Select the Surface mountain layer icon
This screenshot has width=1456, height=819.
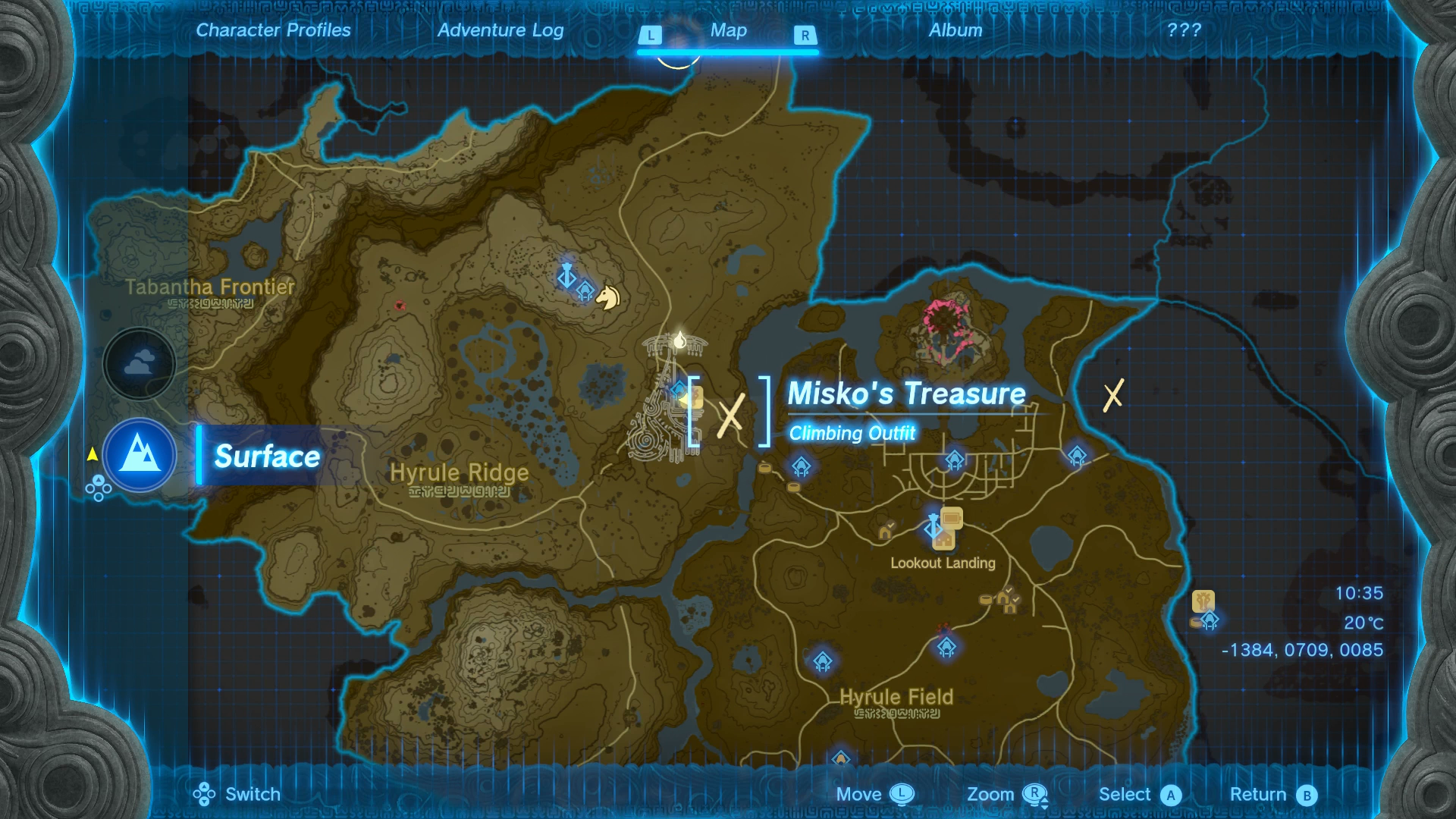(139, 456)
